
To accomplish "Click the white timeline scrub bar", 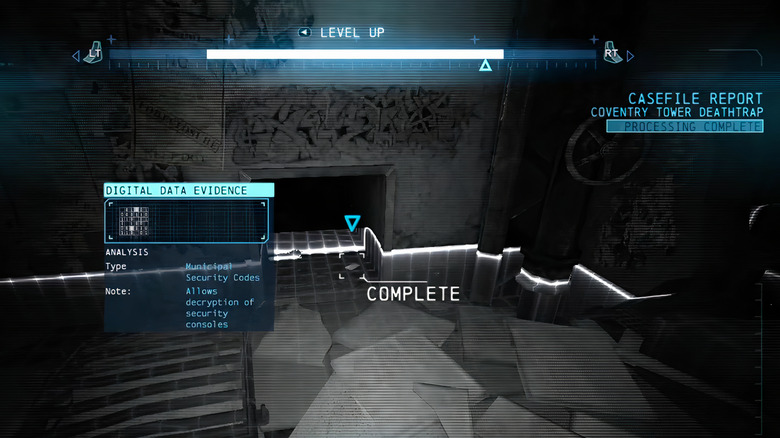I will click(355, 54).
